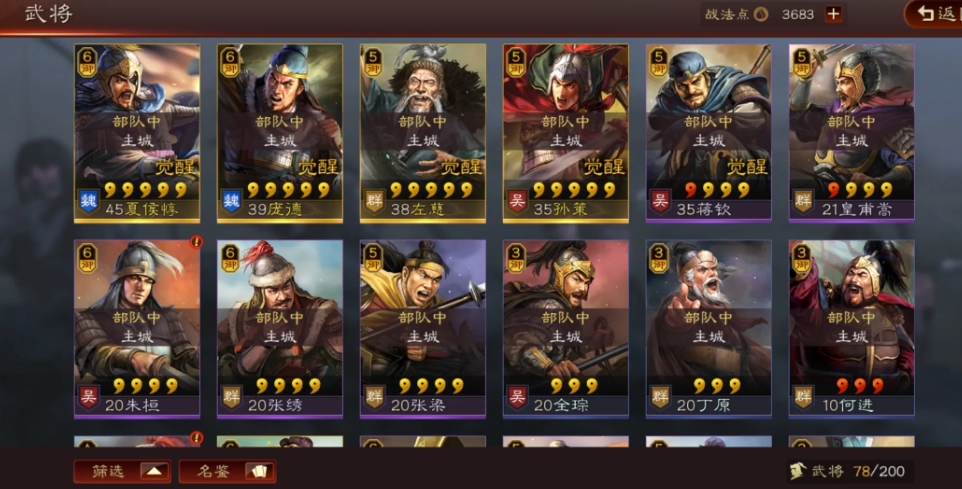This screenshot has height=489, width=962.
Task: Select the 全琮 general card
Action: click(566, 328)
